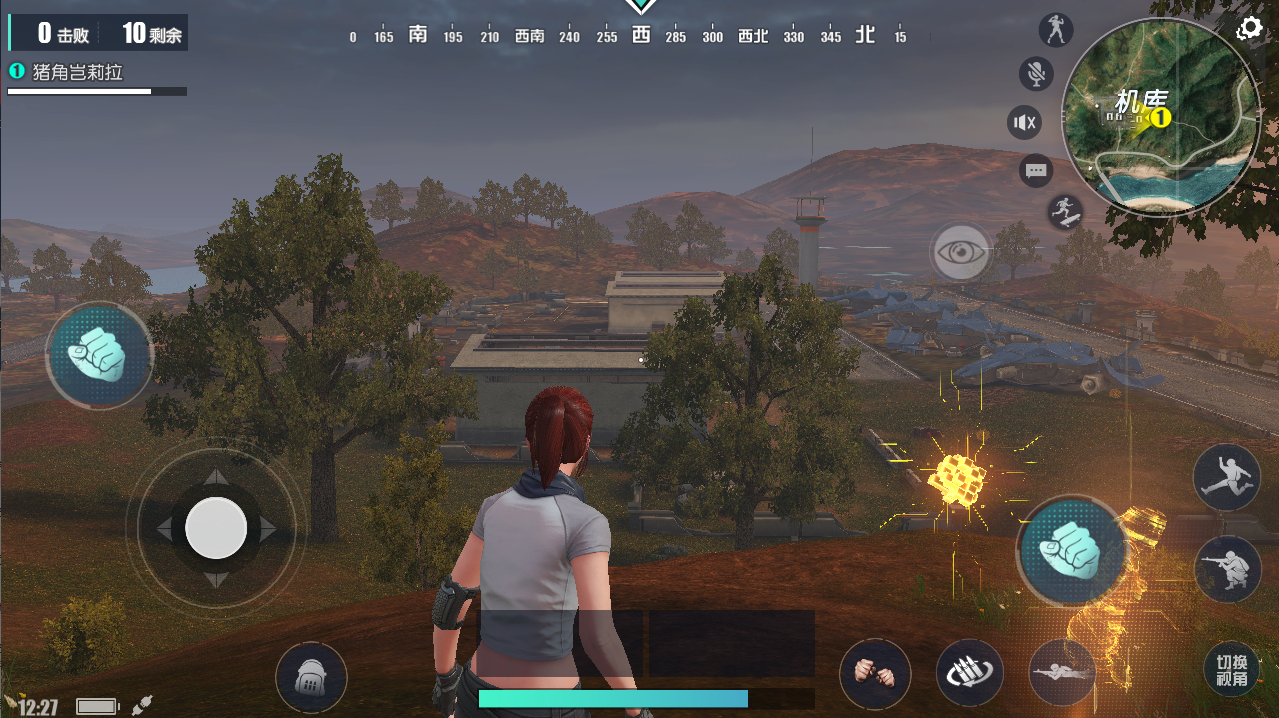This screenshot has height=718, width=1279.
Task: Open the settings gear menu
Action: [x=1249, y=28]
